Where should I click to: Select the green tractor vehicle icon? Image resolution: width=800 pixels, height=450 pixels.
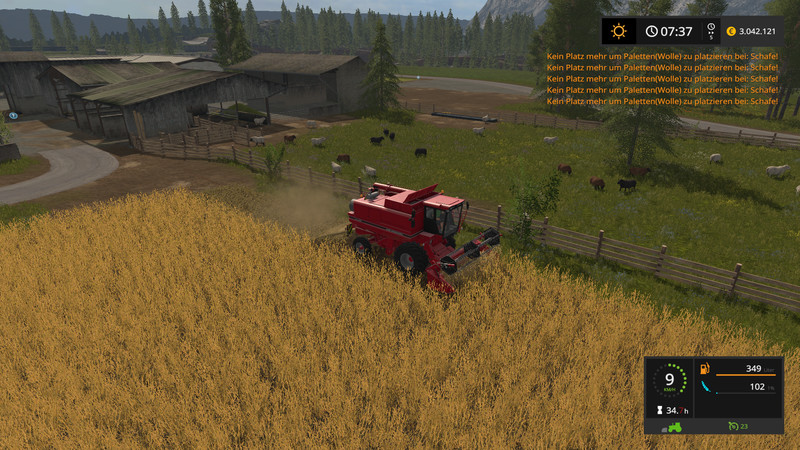pos(675,427)
